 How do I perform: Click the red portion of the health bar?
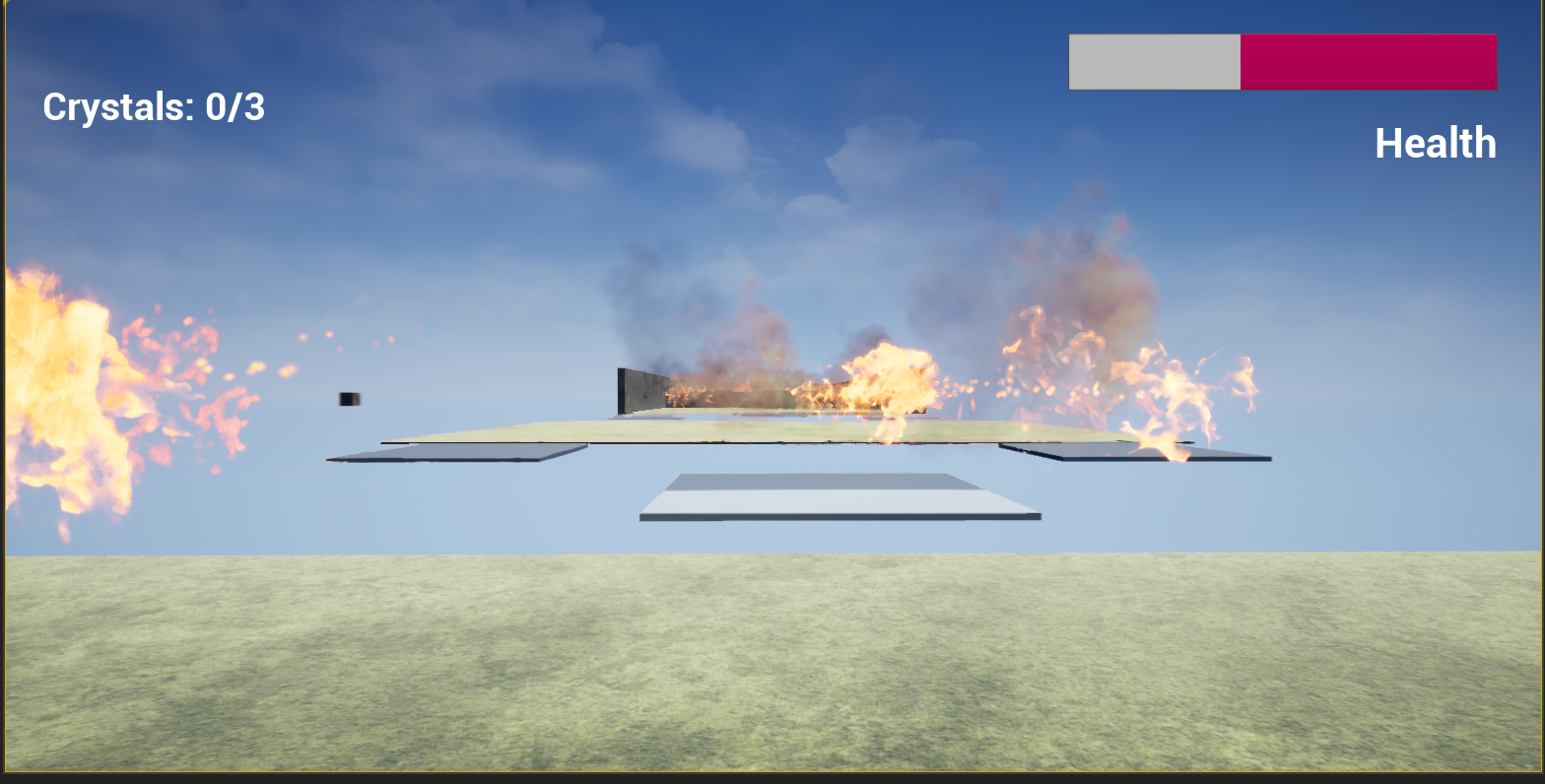point(1370,61)
